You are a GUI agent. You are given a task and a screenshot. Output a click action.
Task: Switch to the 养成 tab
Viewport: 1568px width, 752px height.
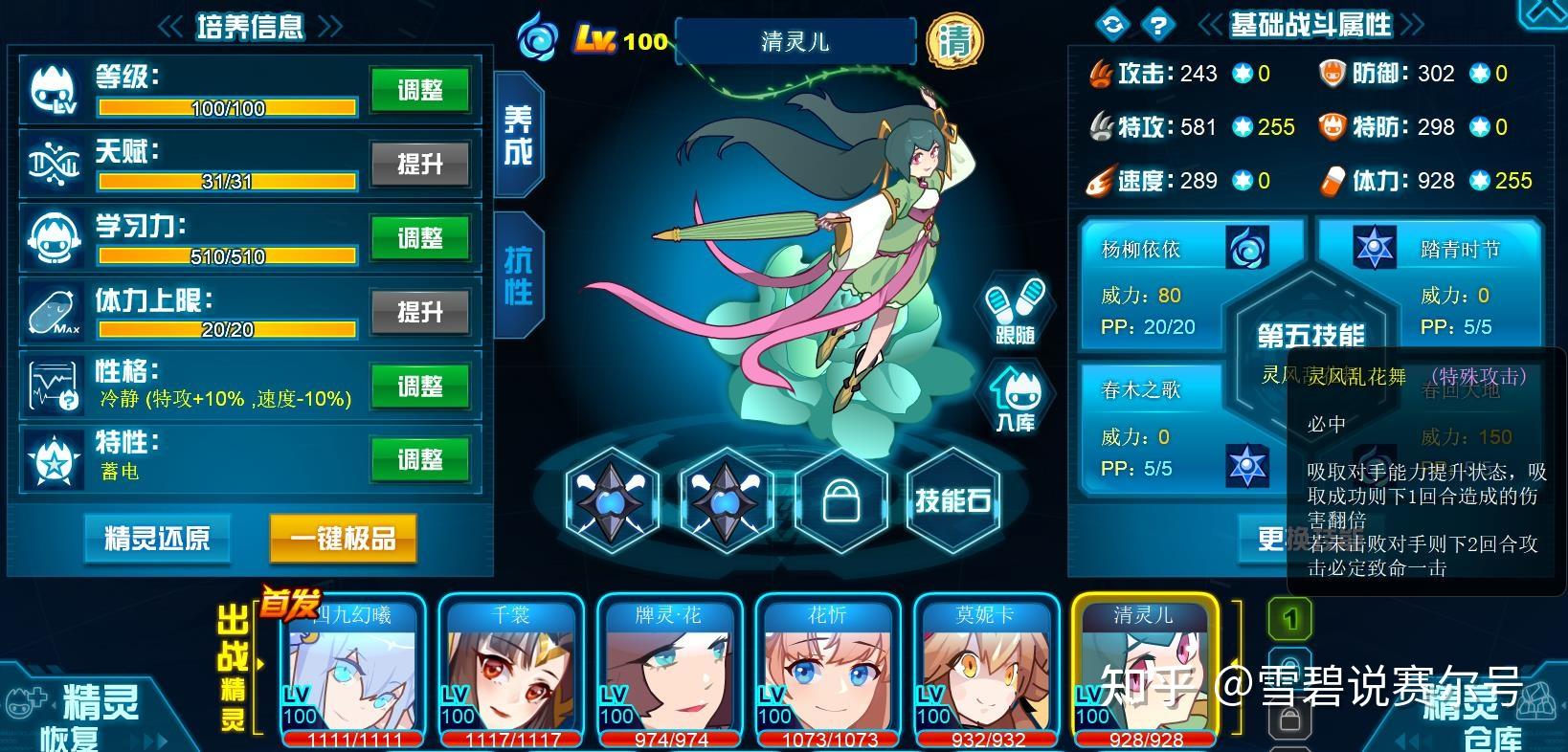click(518, 134)
